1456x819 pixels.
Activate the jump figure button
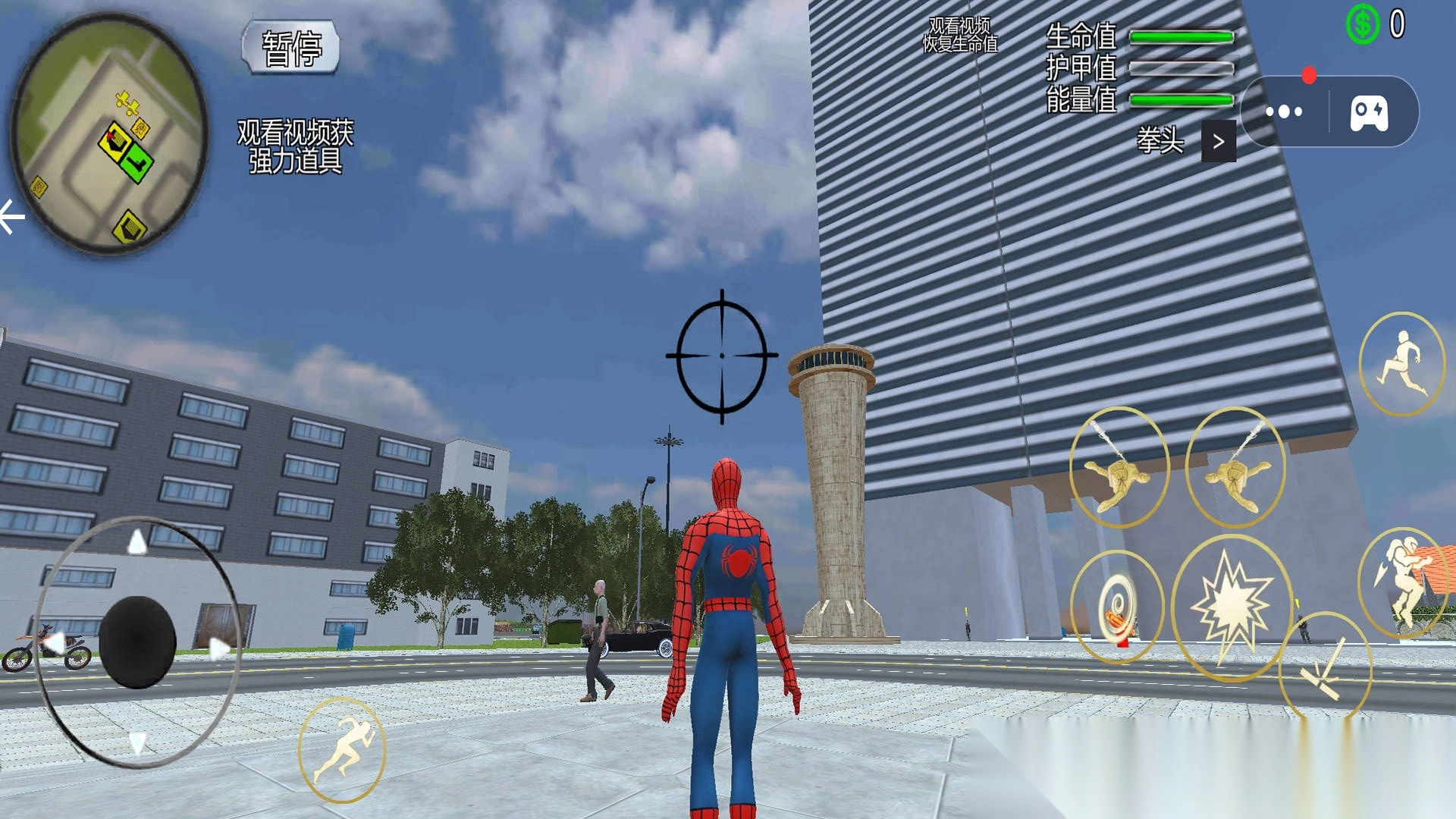(1401, 364)
